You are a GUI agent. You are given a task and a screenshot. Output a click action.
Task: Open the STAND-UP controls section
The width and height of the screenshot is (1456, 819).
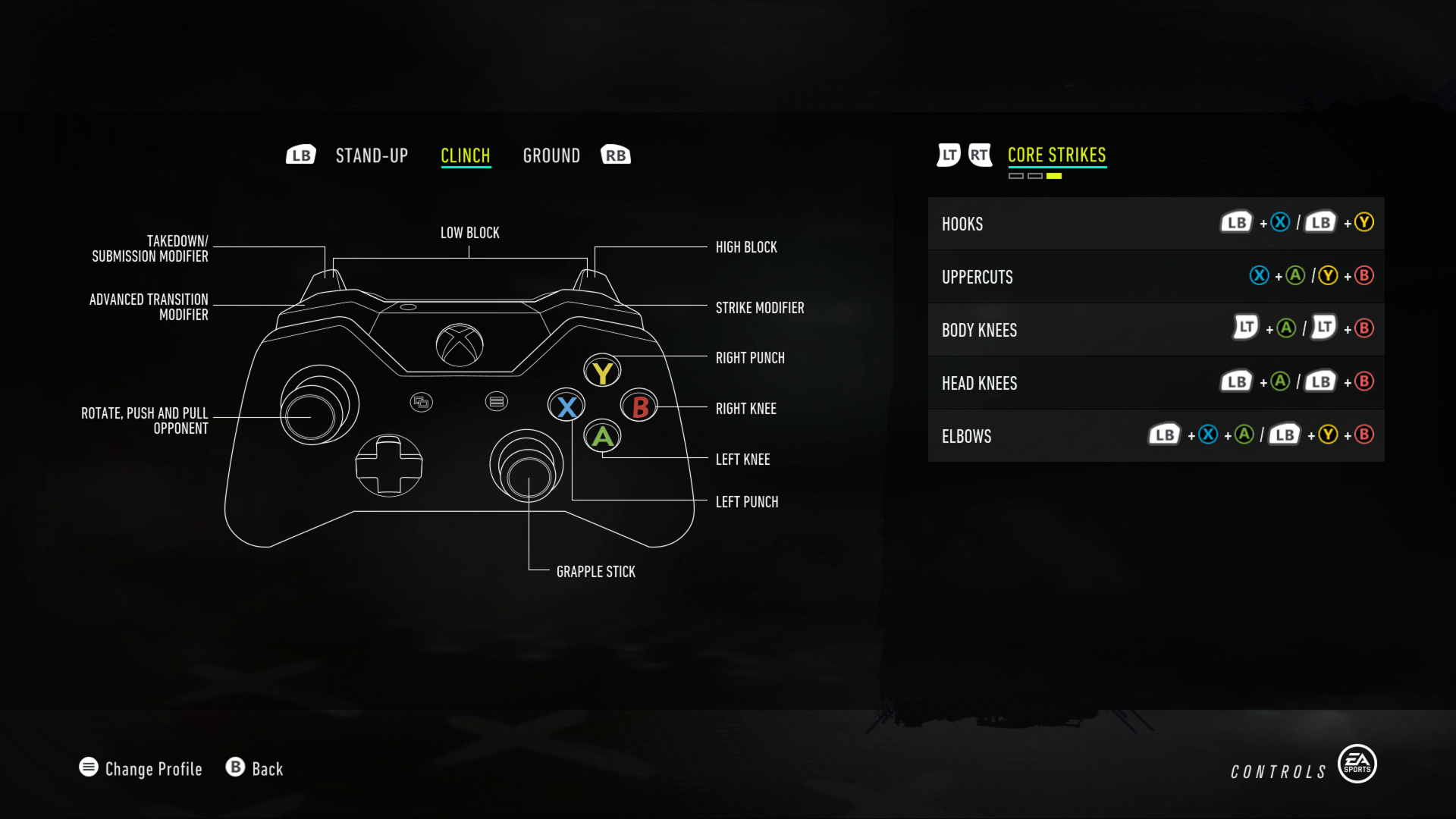pos(372,155)
